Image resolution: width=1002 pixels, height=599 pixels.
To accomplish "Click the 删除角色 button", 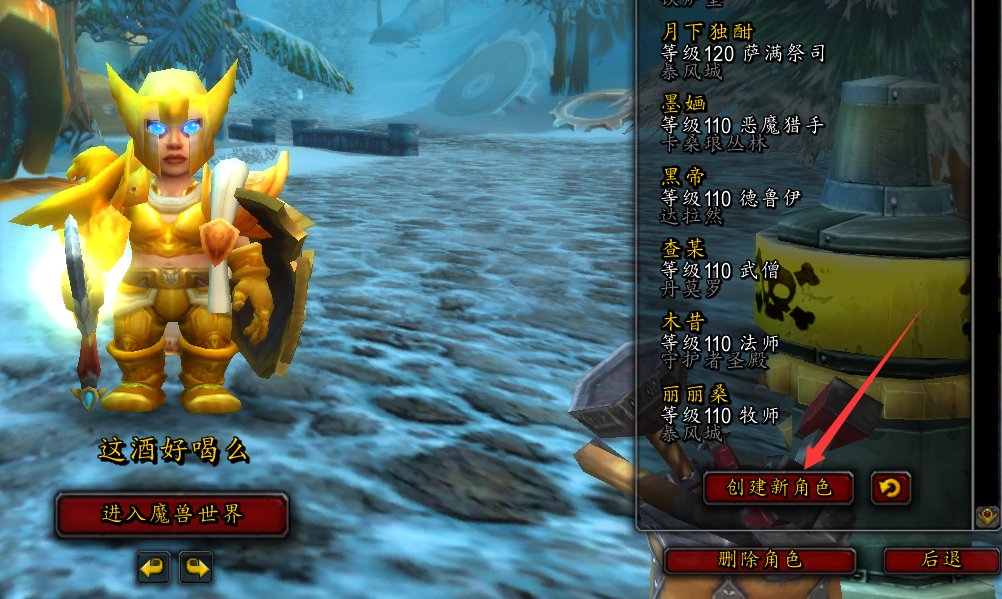I will pyautogui.click(x=760, y=560).
